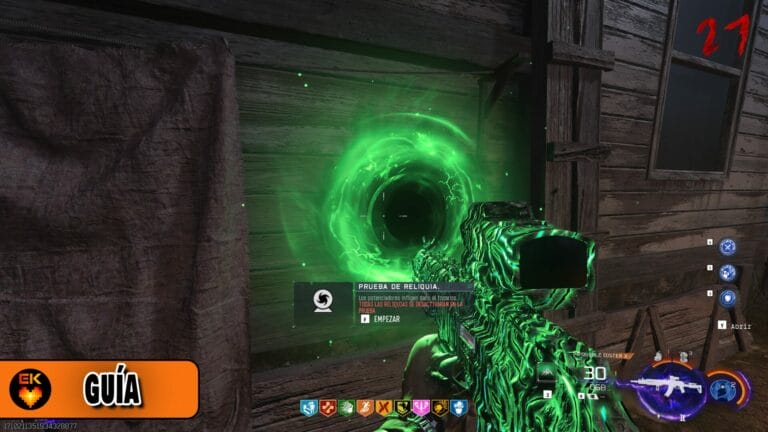768x432 pixels.
Task: Select the red Juggernog perk badge
Action: [326, 408]
